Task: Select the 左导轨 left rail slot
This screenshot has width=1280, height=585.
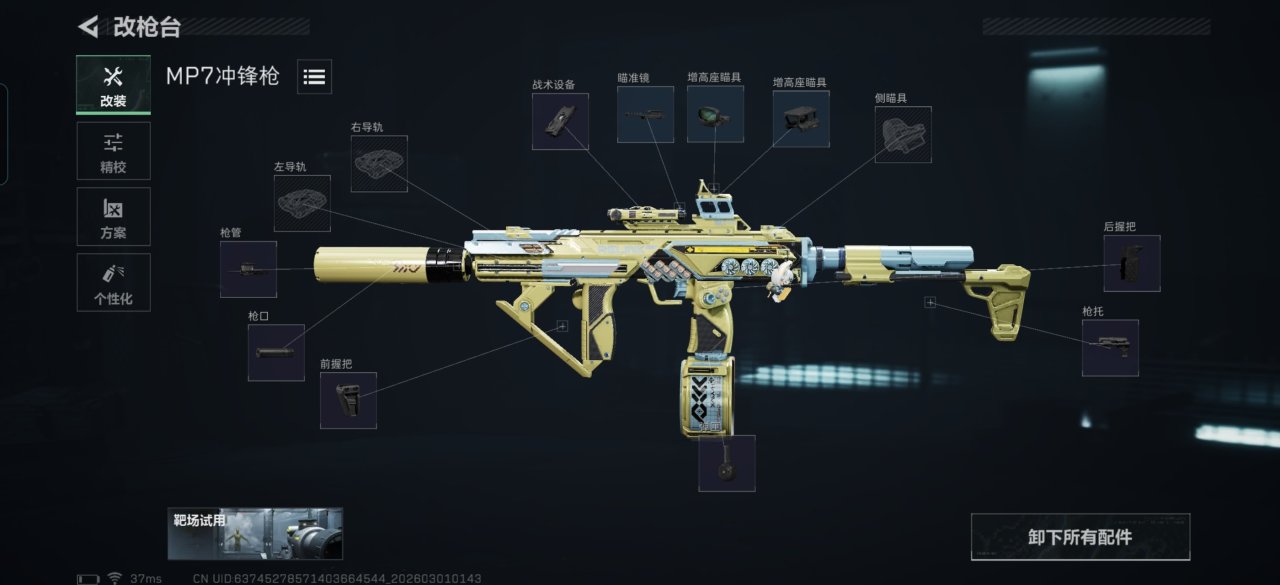Action: (302, 203)
